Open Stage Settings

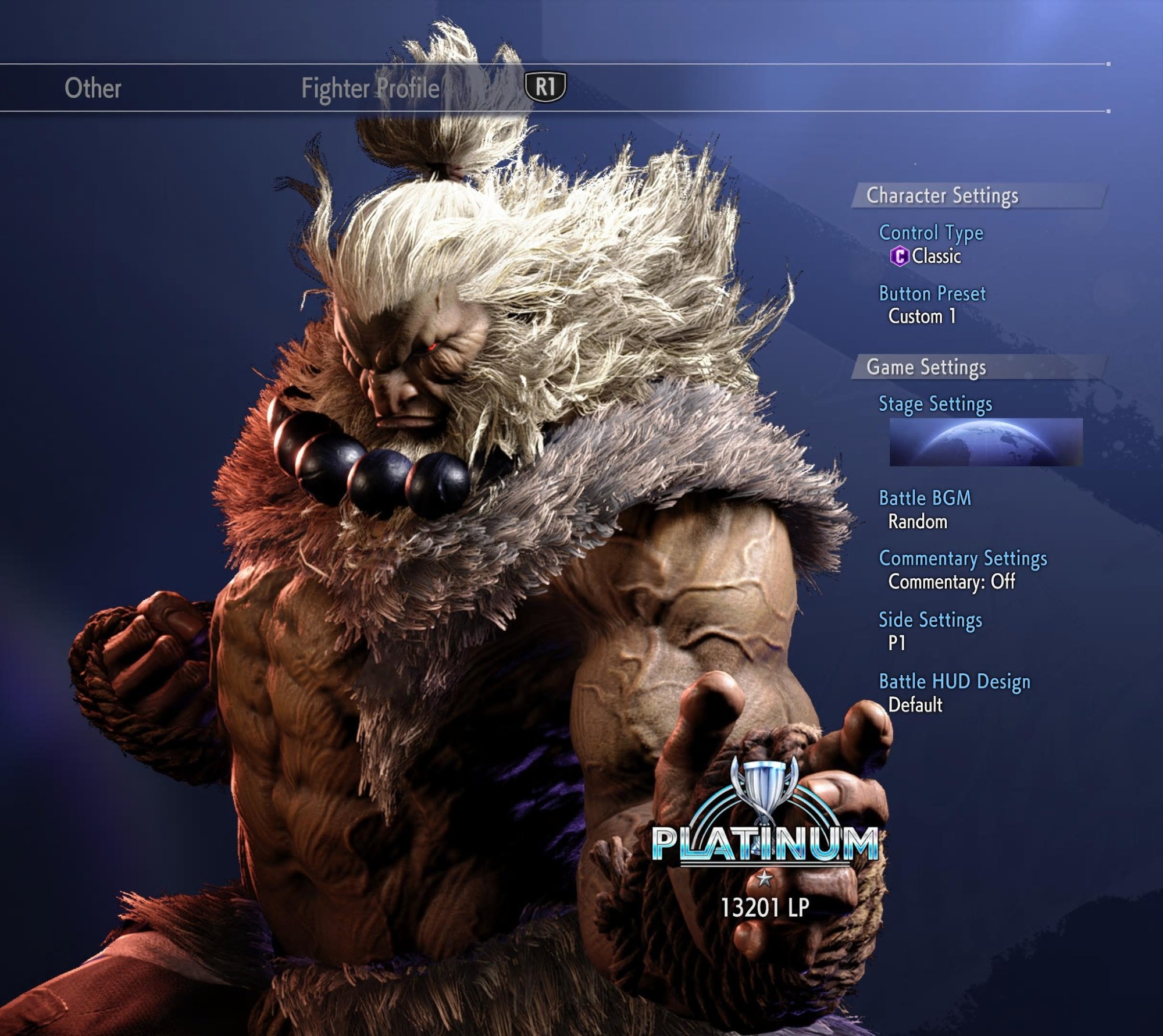tap(934, 404)
